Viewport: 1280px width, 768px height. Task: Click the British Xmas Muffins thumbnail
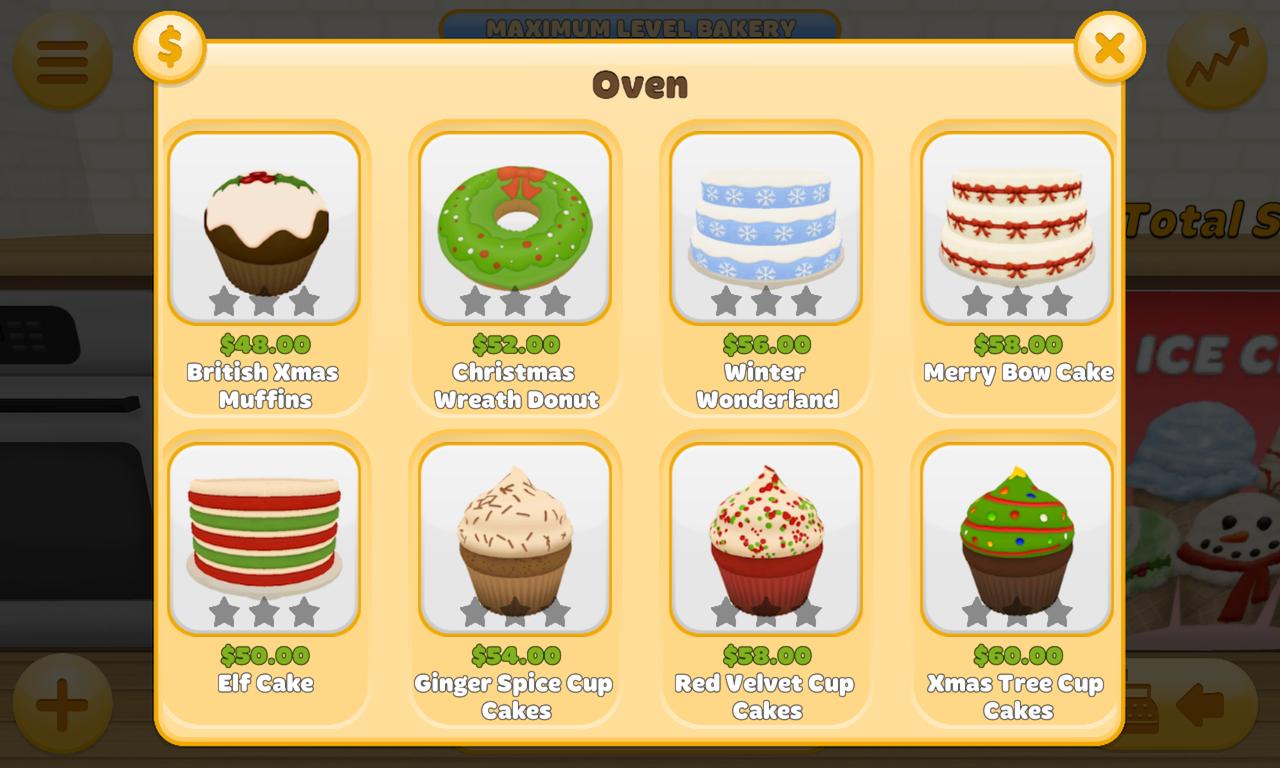[x=264, y=225]
